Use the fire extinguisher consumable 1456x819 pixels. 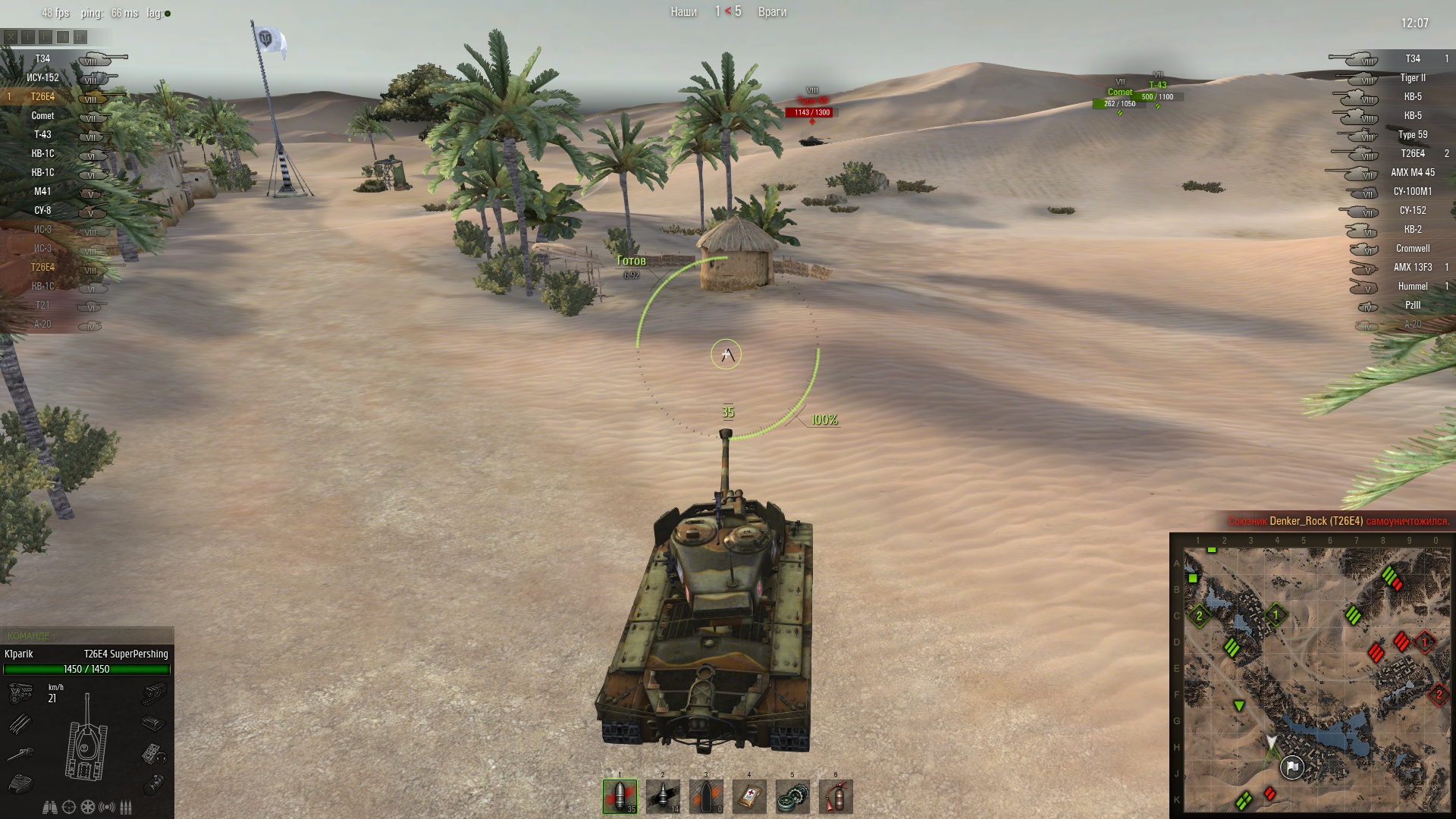836,796
